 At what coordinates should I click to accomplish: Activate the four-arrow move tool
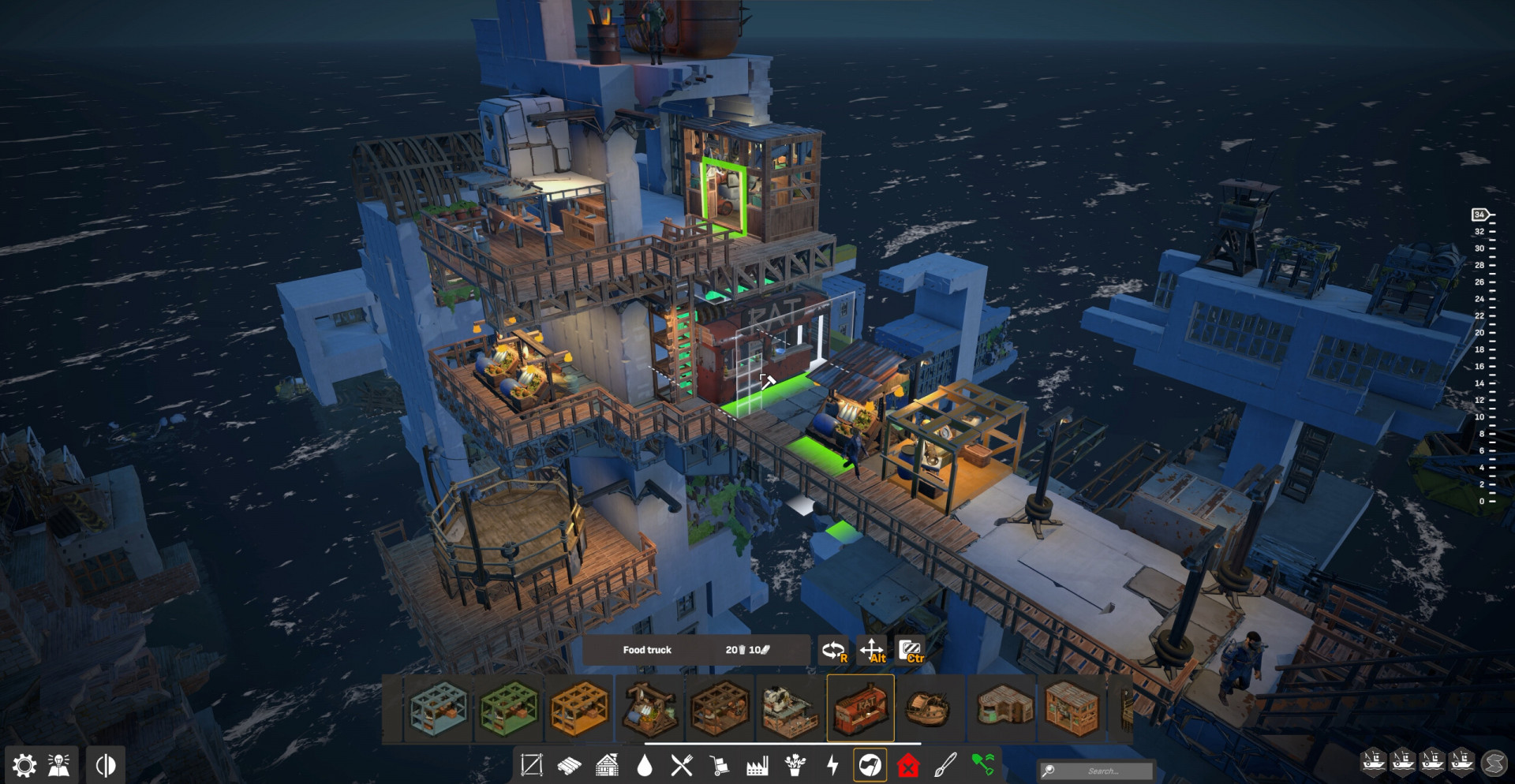click(872, 651)
